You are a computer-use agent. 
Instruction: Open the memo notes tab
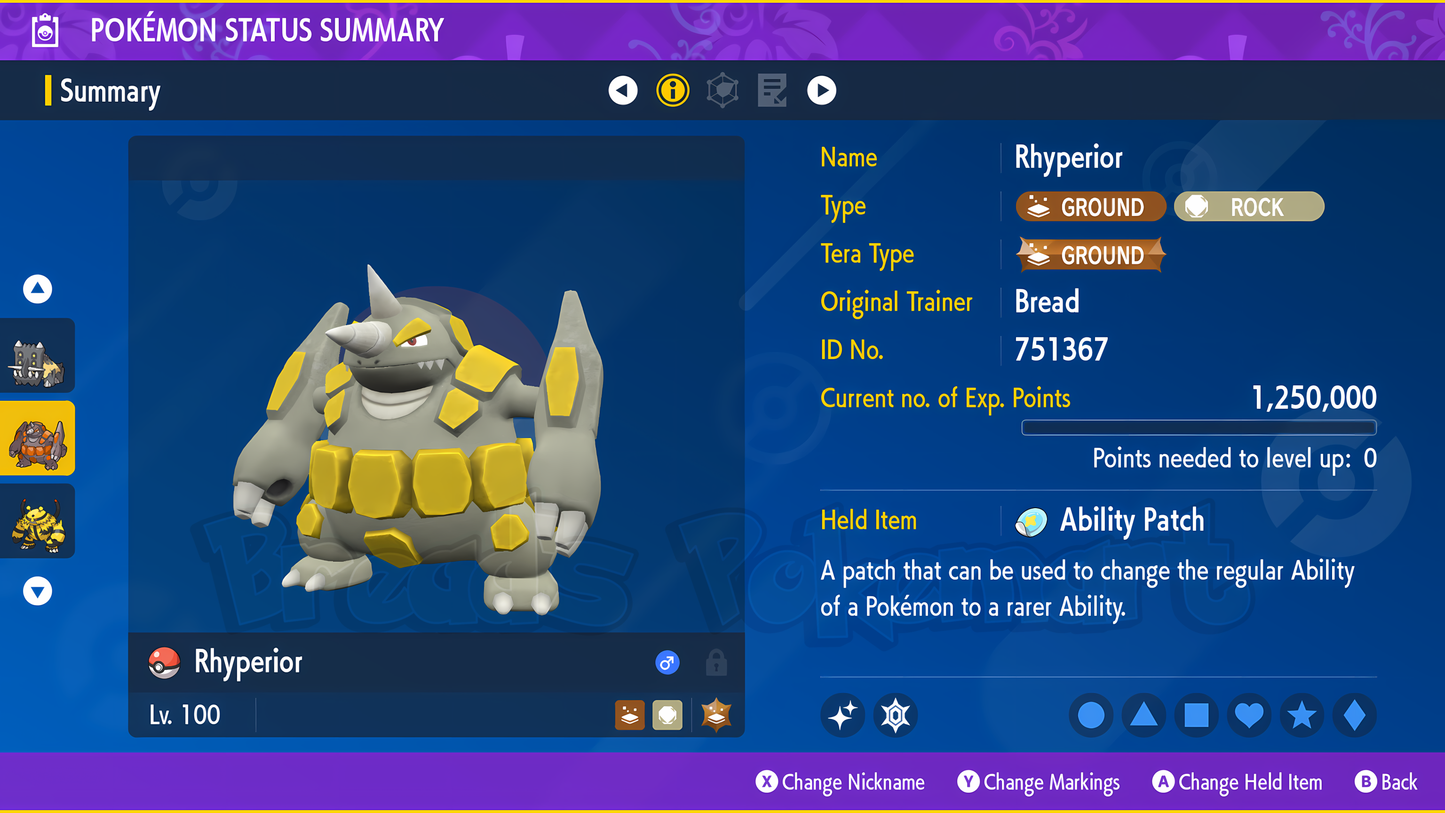click(x=772, y=91)
